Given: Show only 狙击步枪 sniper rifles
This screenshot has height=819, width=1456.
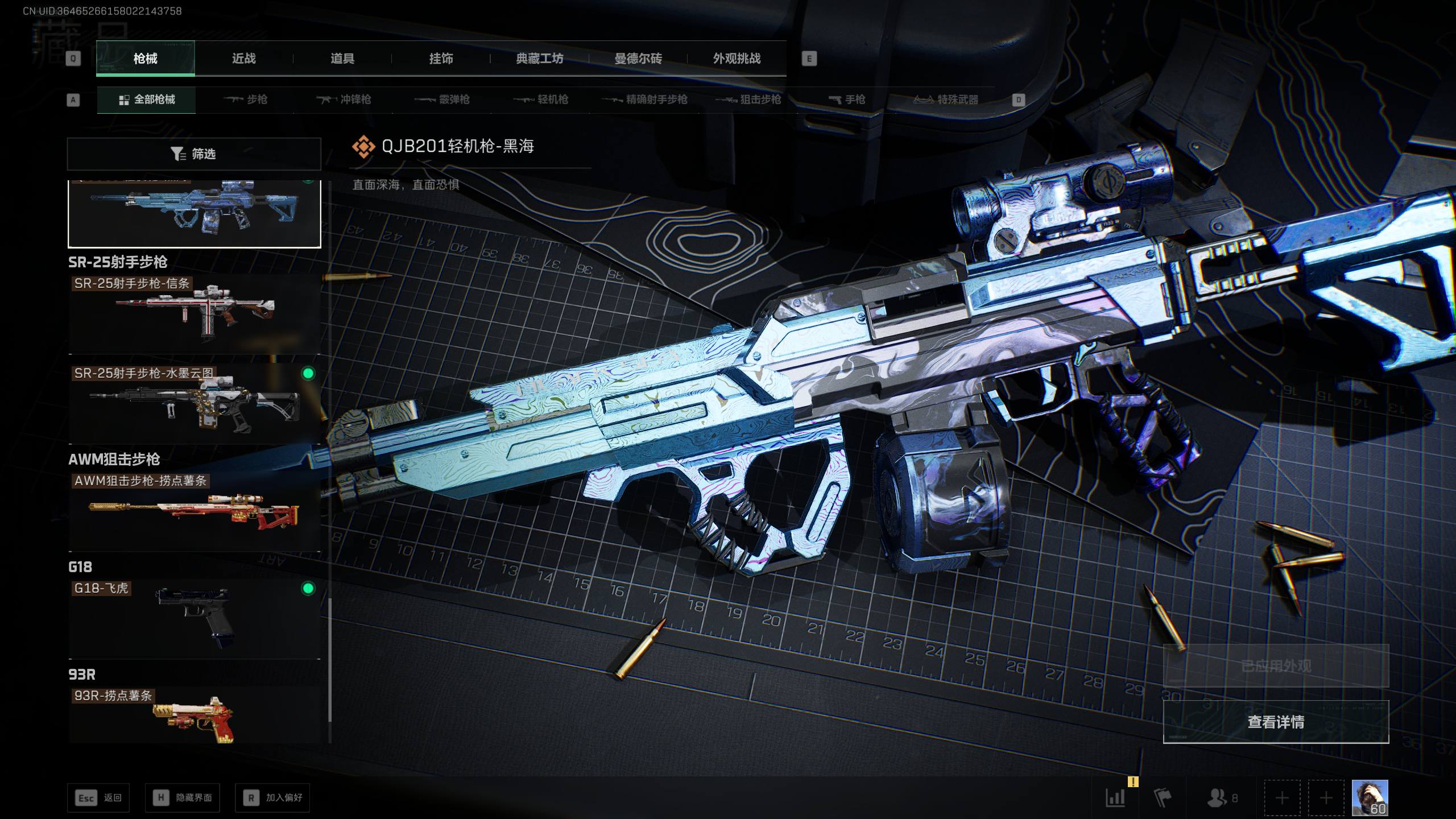Looking at the screenshot, I should (x=748, y=100).
